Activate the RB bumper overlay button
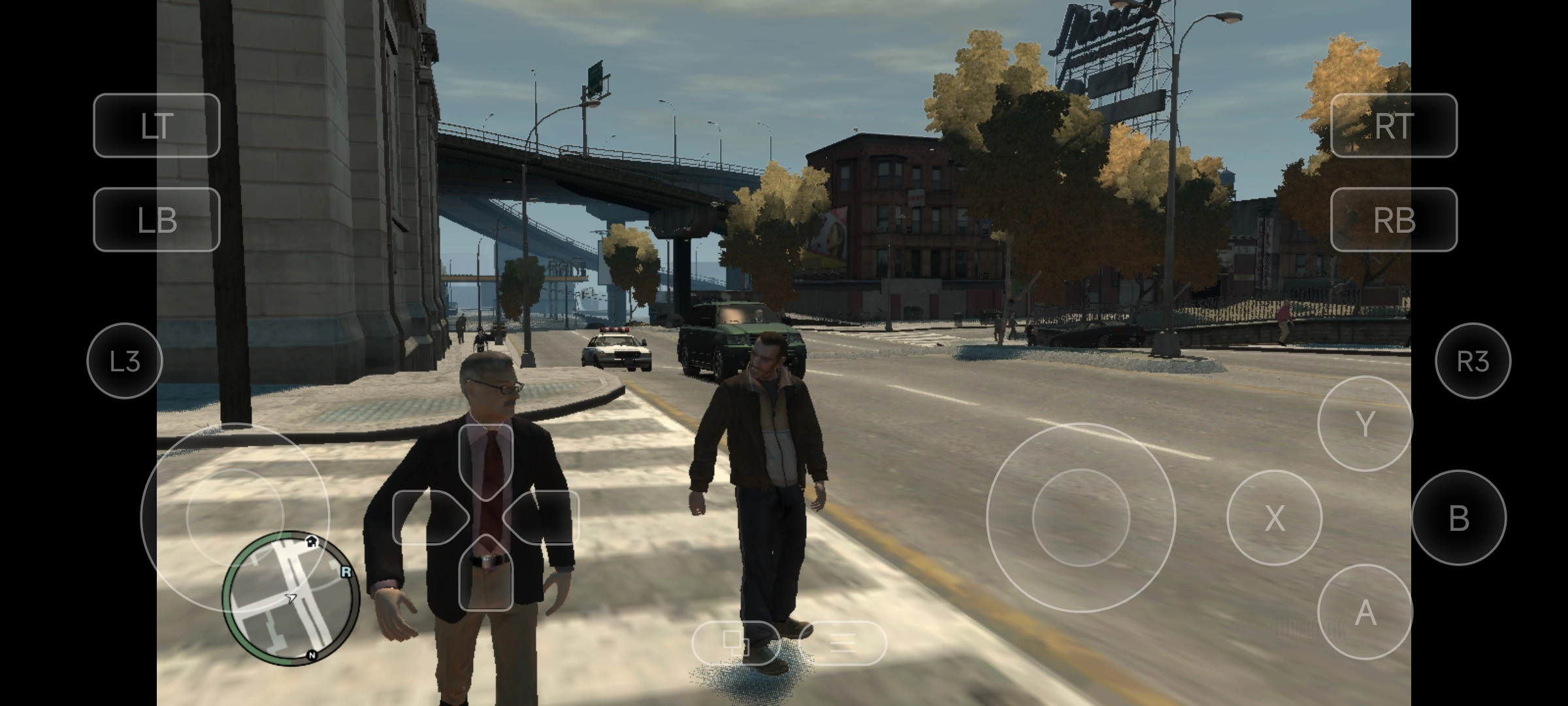The image size is (1568, 706). point(1394,220)
